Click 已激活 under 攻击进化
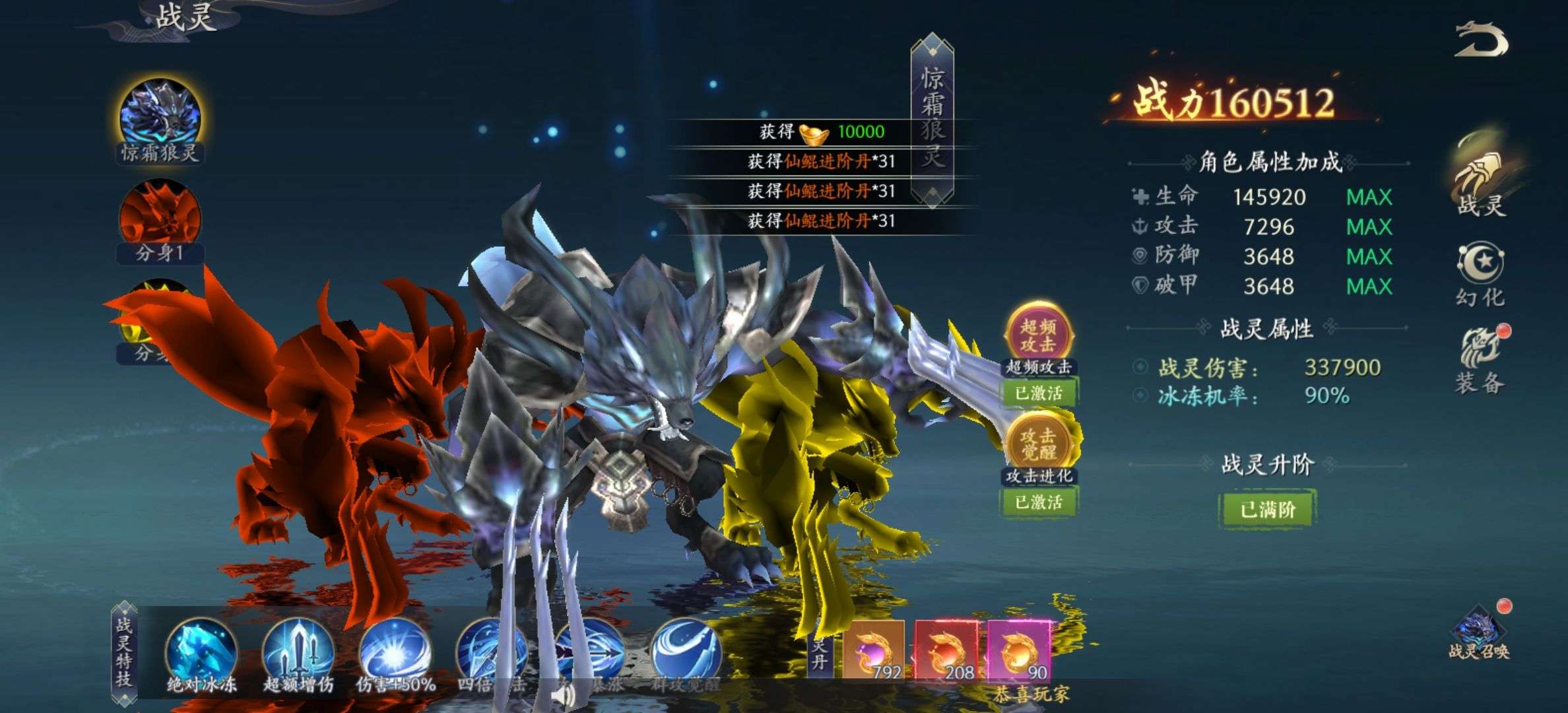Screen dimensions: 1568x713 pos(1038,502)
